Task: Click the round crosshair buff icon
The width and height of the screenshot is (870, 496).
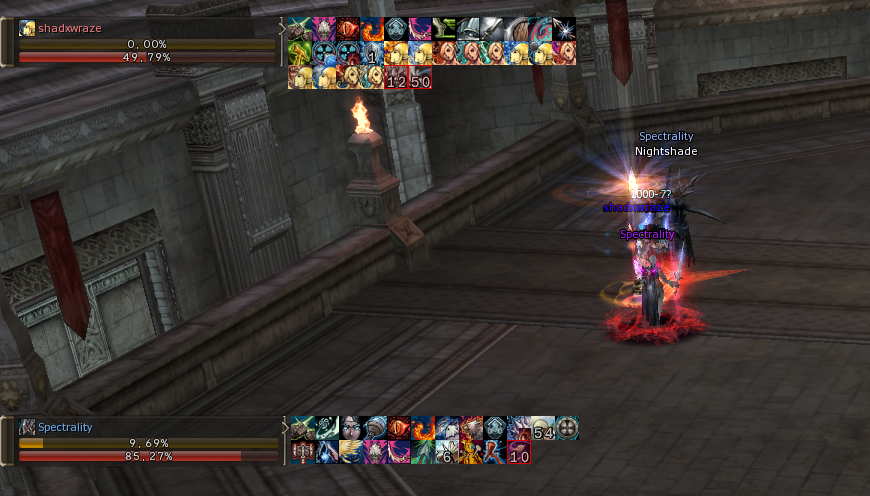Action: click(x=567, y=429)
